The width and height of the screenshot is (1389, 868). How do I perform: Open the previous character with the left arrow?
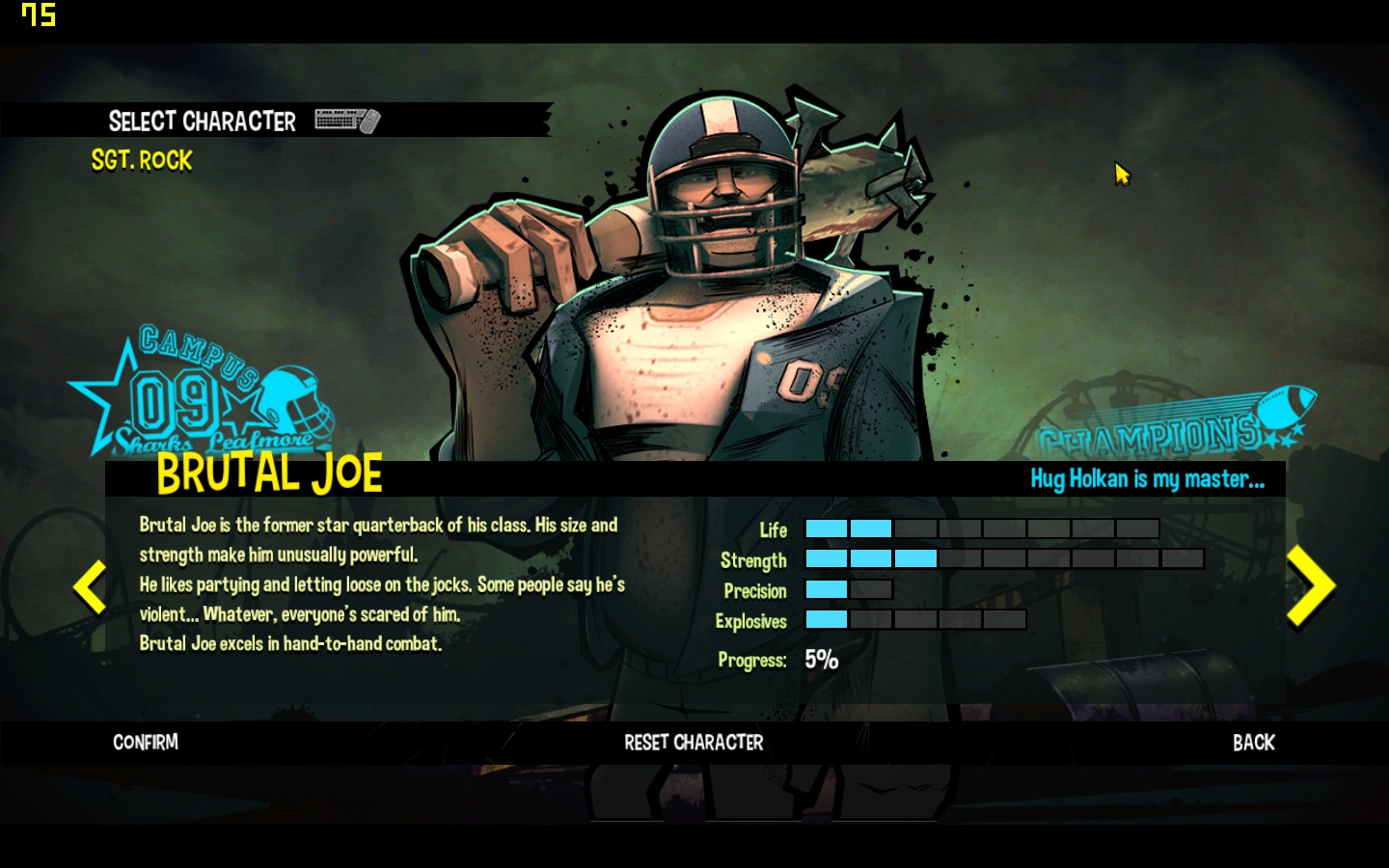coord(89,585)
